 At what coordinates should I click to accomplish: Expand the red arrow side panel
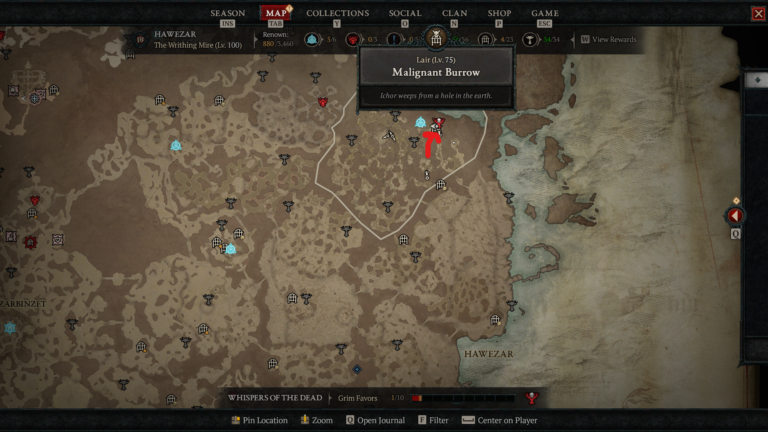pyautogui.click(x=736, y=216)
